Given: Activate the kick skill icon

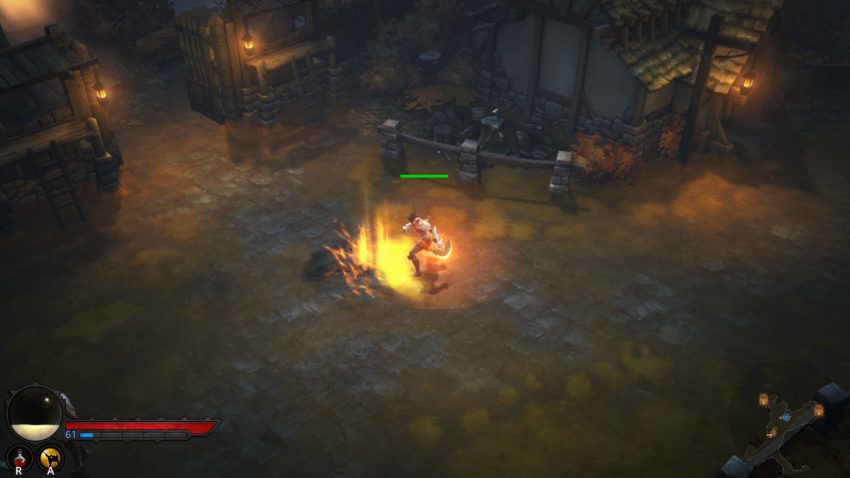Looking at the screenshot, I should (x=50, y=458).
